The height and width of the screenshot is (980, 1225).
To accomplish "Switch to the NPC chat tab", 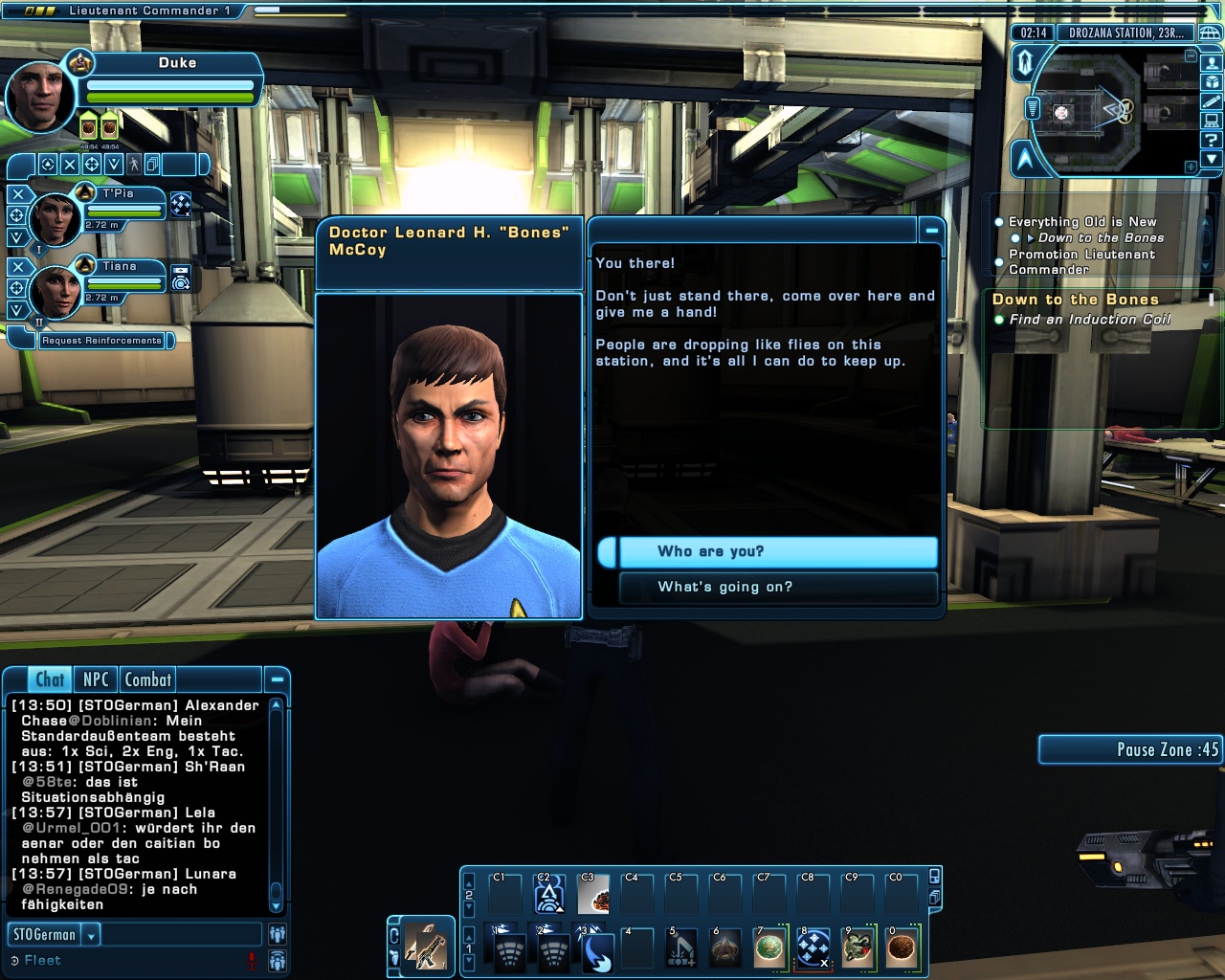I will pyautogui.click(x=96, y=679).
